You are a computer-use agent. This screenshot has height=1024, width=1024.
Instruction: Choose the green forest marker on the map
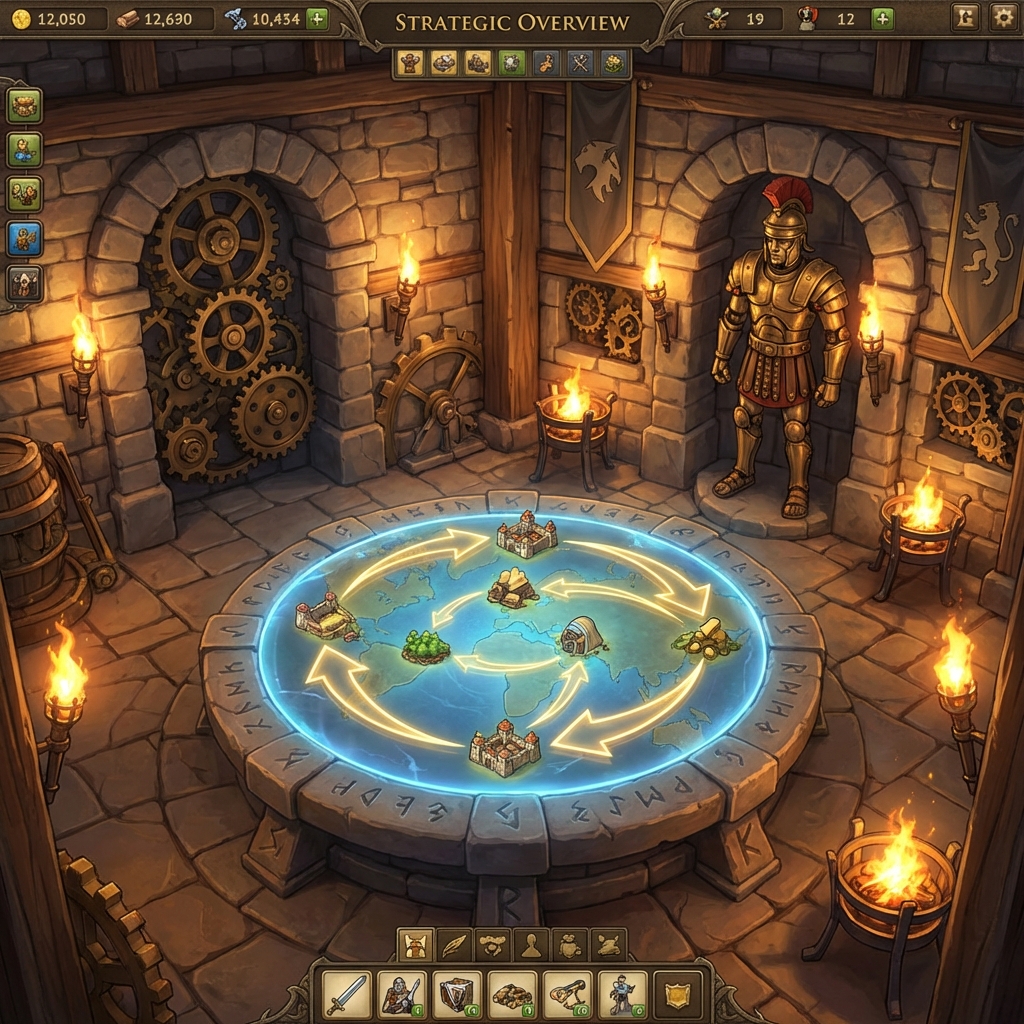click(425, 647)
